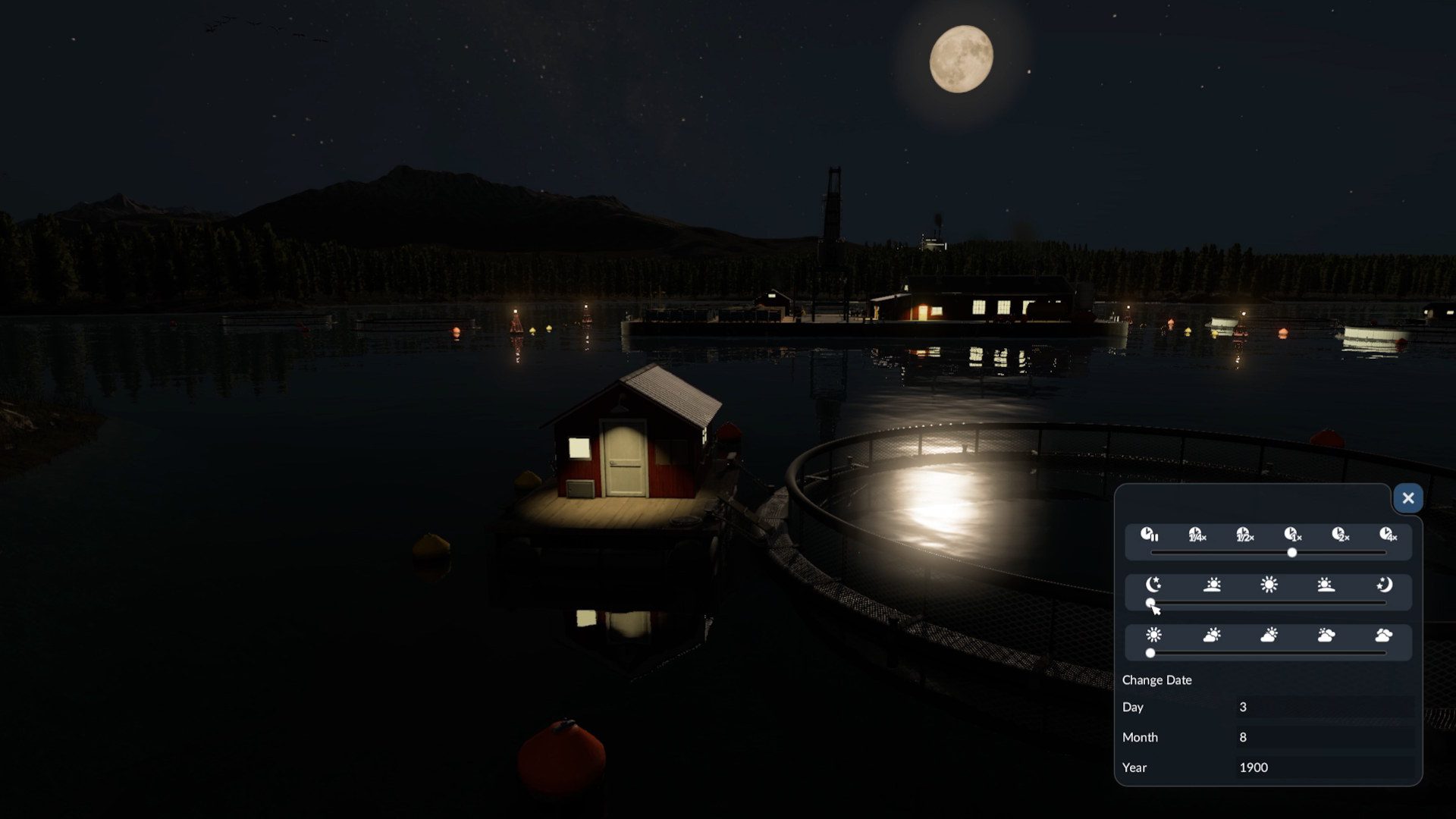The width and height of the screenshot is (1456, 819).
Task: Click the weather slider handle
Action: point(1150,653)
